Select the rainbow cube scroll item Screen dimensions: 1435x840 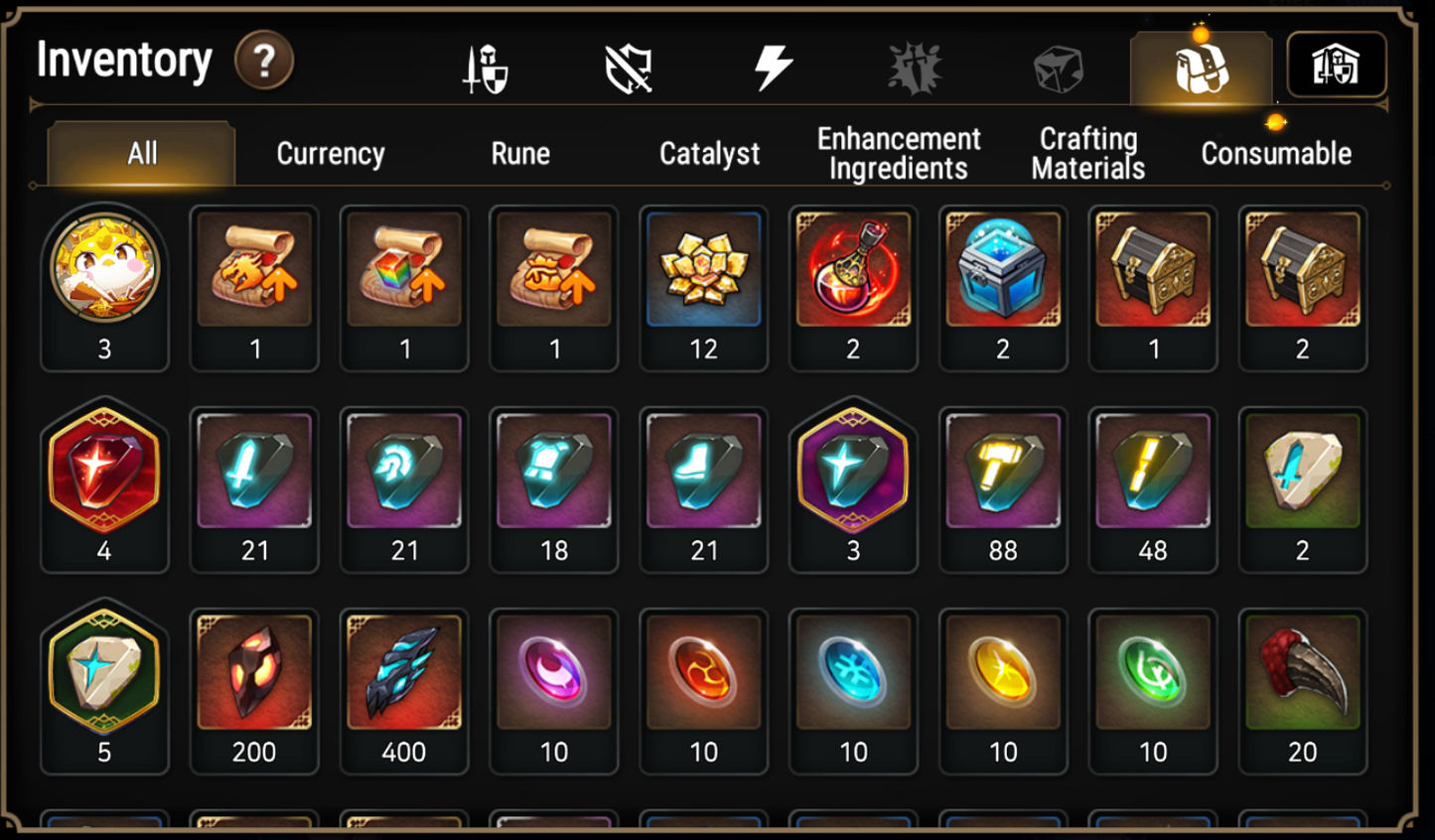[x=404, y=270]
